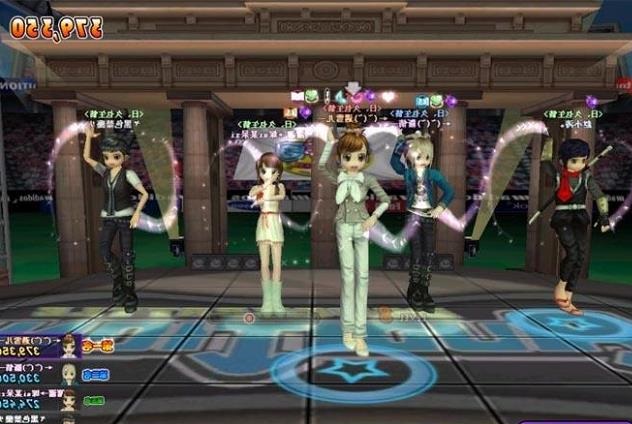Select the first-place player row with orange badge

(x=50, y=347)
